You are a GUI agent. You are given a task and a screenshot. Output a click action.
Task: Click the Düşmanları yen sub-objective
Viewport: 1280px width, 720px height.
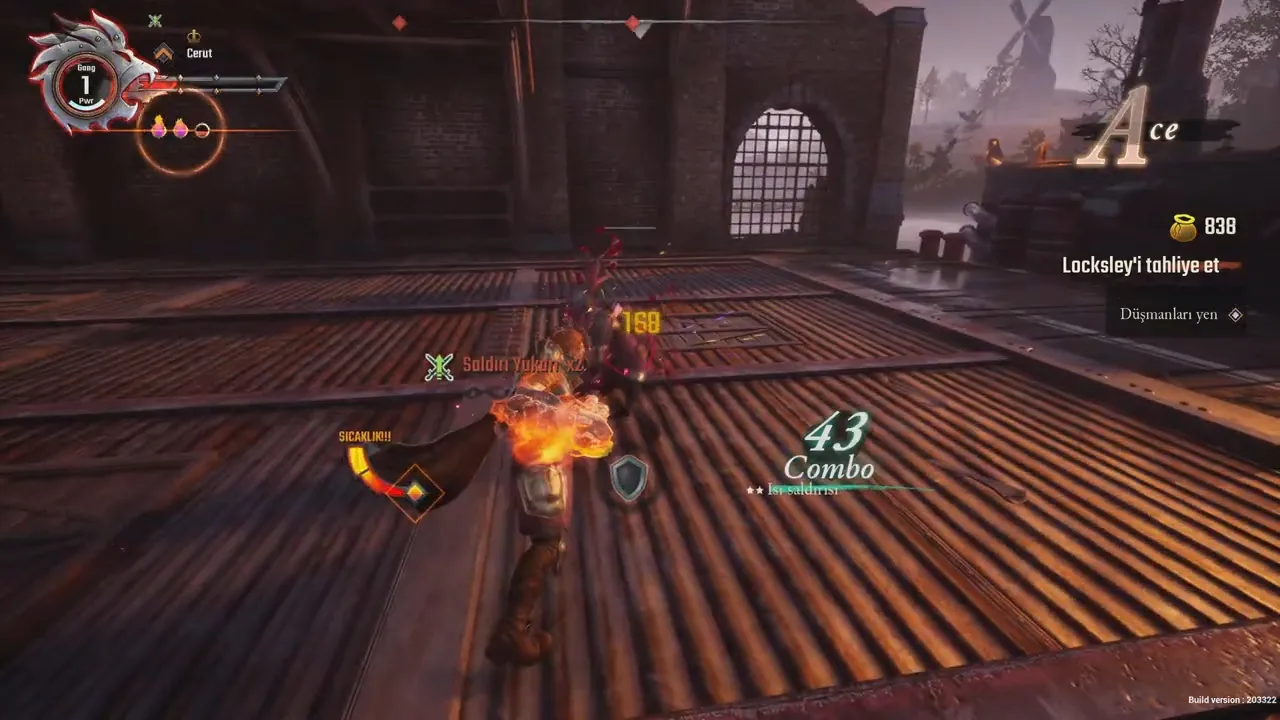click(x=1168, y=314)
